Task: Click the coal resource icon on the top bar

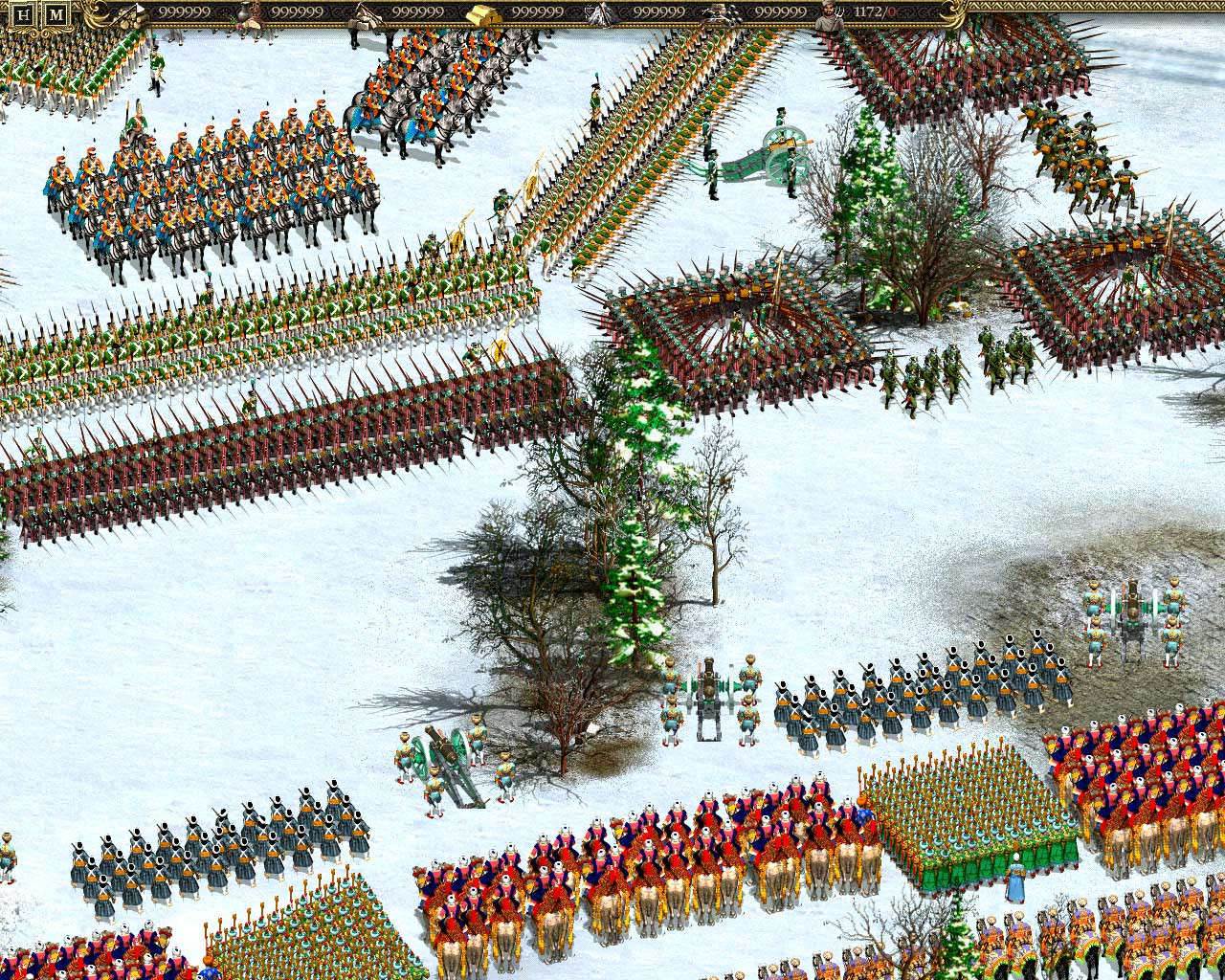Action: [713, 13]
